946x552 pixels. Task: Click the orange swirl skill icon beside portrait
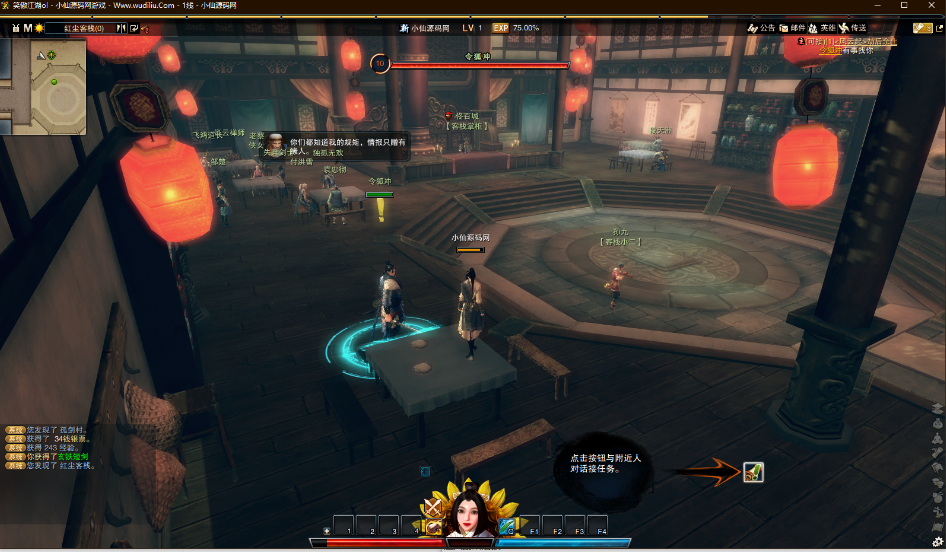point(433,526)
